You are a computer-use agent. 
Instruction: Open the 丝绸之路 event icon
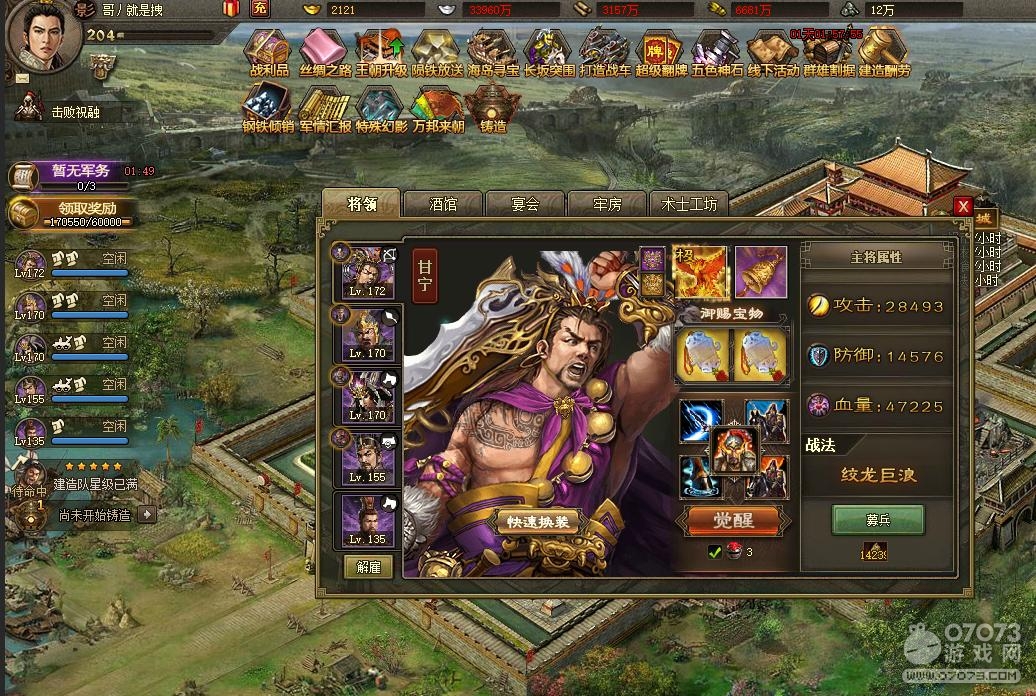[323, 52]
